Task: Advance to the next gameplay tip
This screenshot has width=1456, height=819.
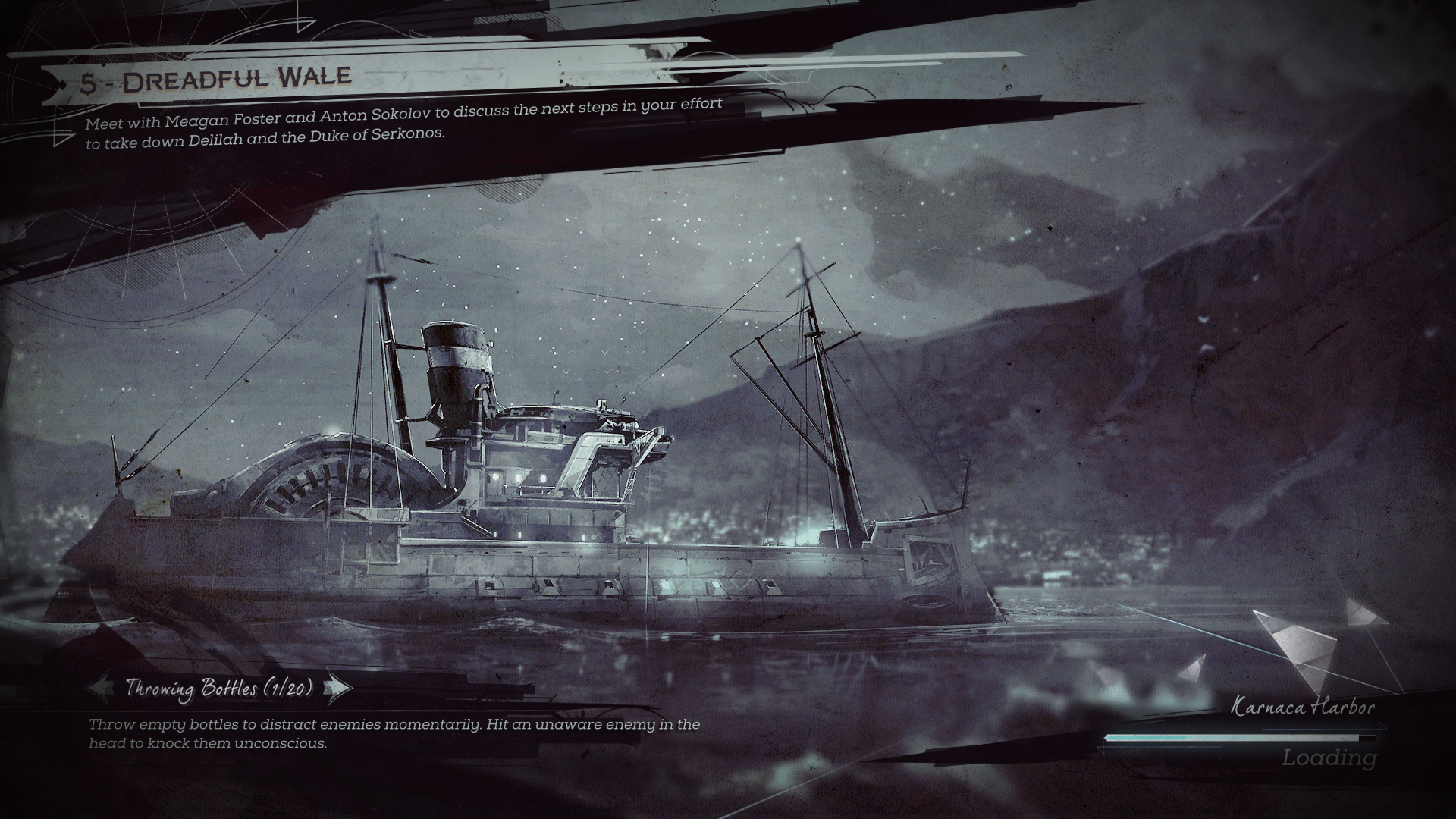Action: tap(338, 689)
